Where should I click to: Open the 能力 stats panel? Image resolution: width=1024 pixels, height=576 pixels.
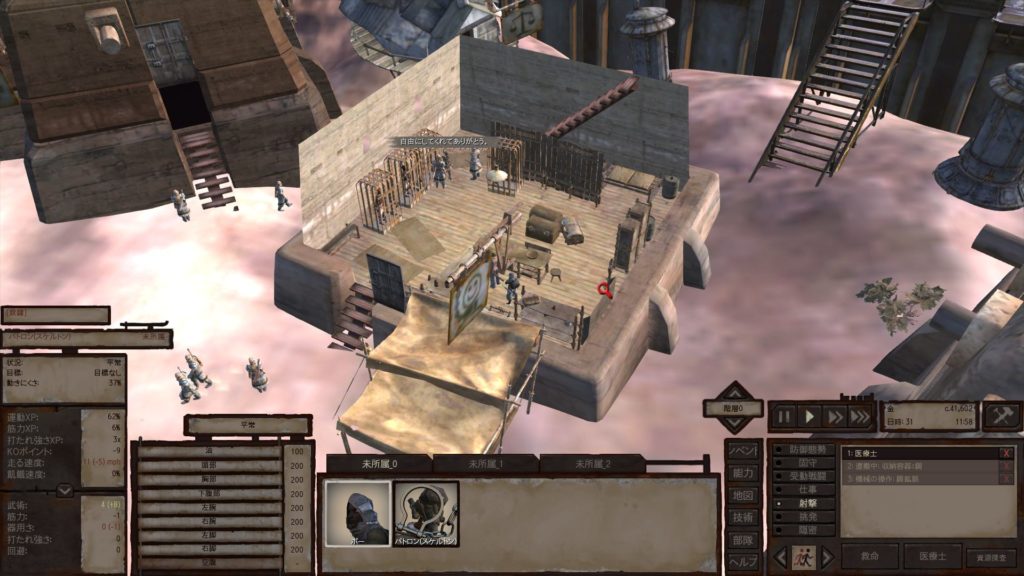[x=742, y=473]
